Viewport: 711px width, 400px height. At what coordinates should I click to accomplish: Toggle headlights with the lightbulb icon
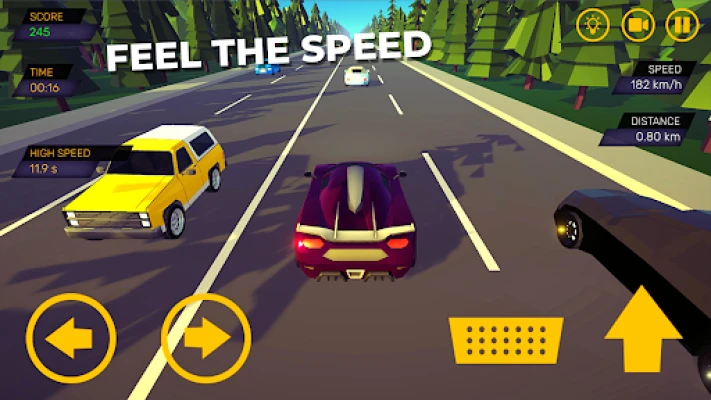click(x=593, y=24)
